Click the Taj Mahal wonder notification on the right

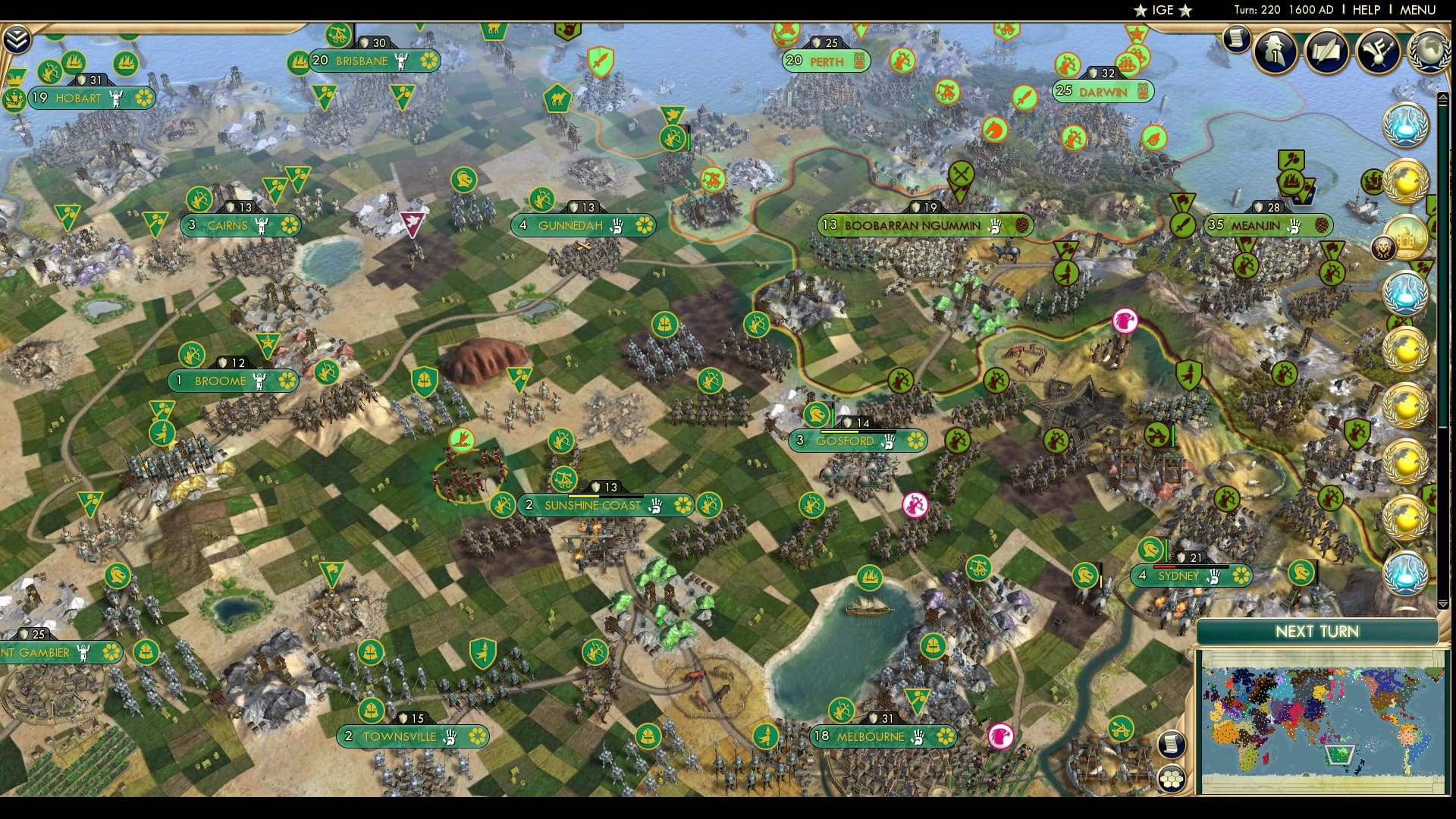pos(1404,238)
